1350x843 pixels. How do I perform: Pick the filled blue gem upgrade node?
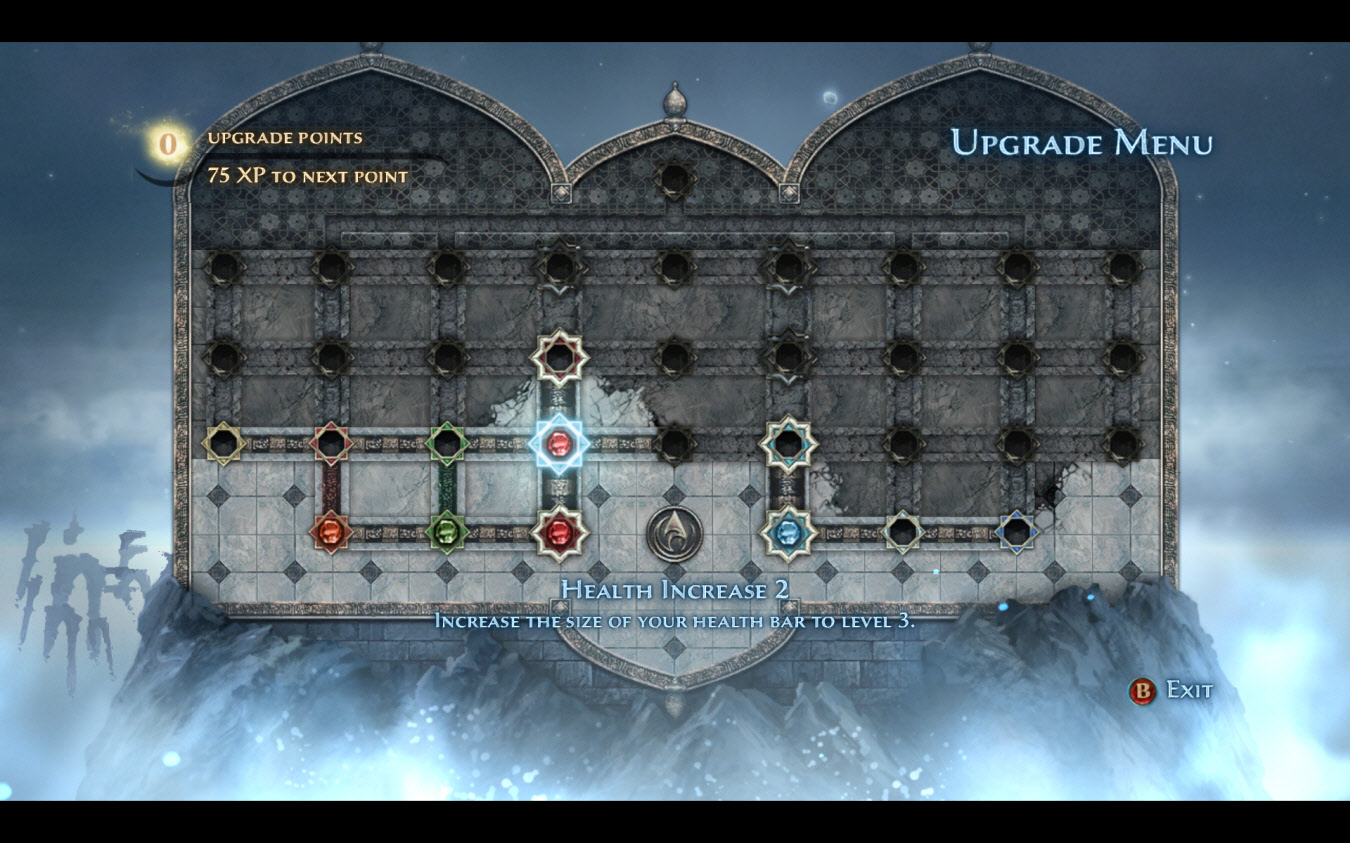click(x=789, y=532)
